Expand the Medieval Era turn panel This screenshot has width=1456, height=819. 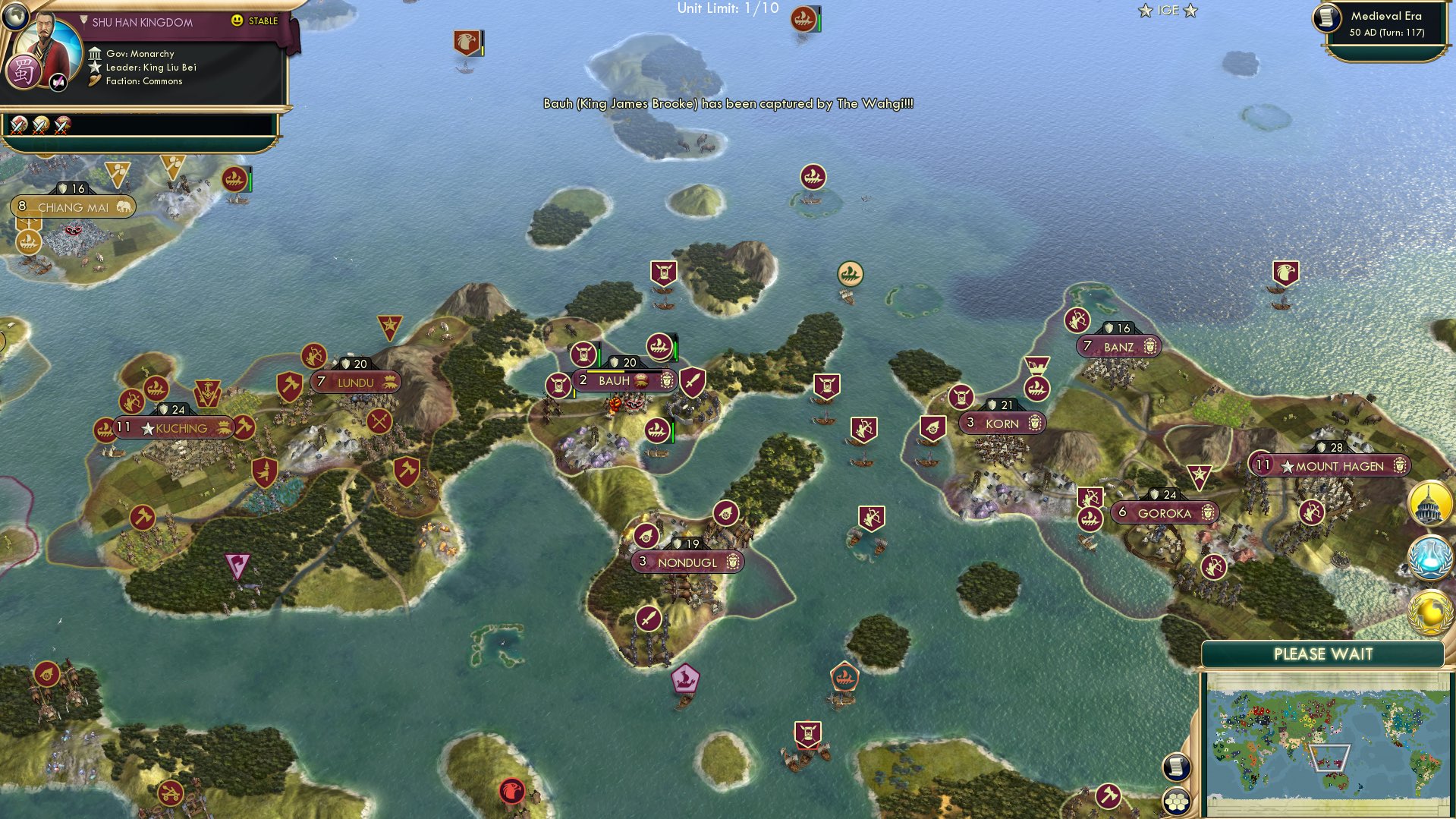[1385, 23]
